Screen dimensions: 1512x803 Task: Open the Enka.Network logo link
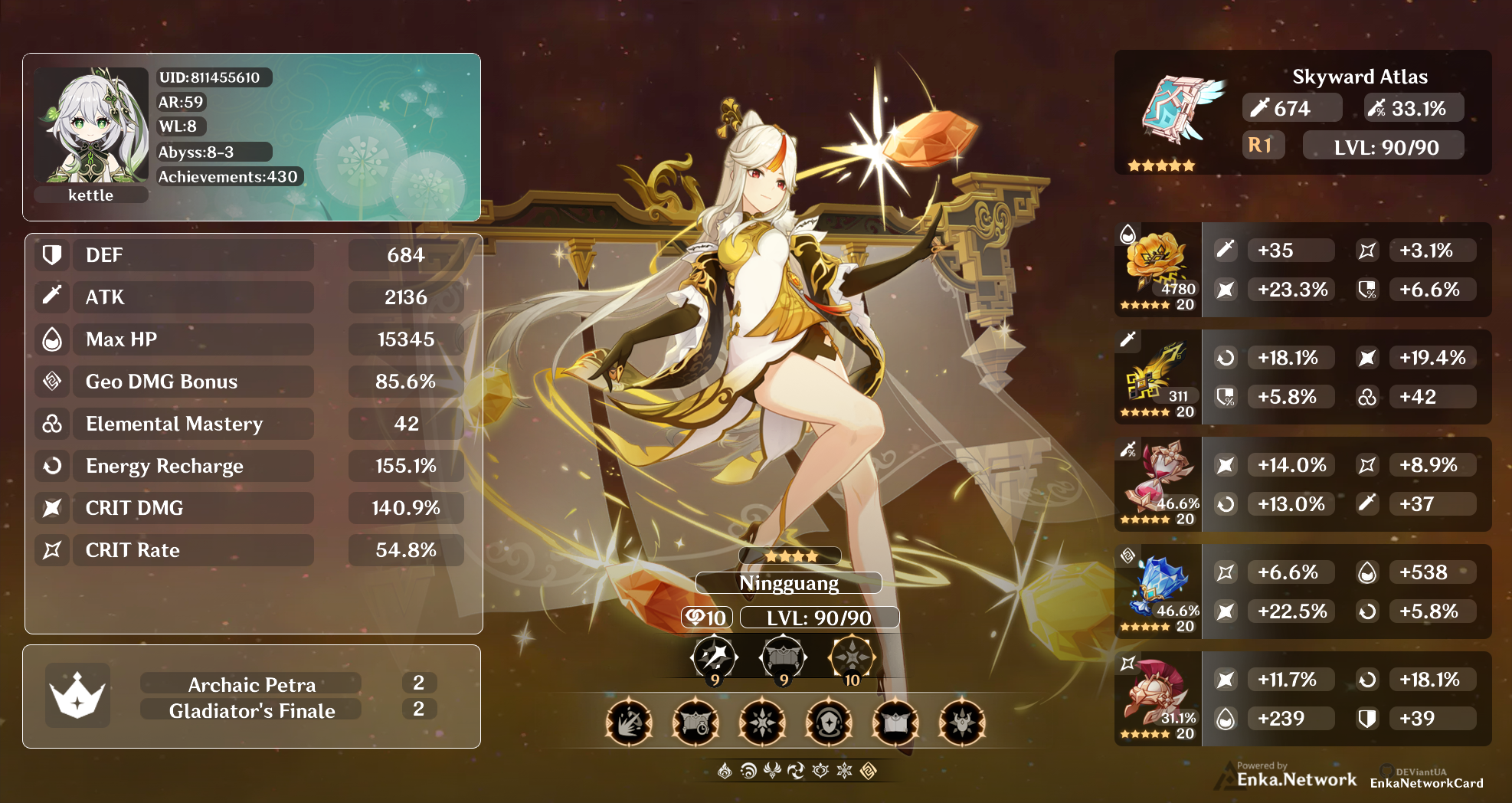(1296, 778)
